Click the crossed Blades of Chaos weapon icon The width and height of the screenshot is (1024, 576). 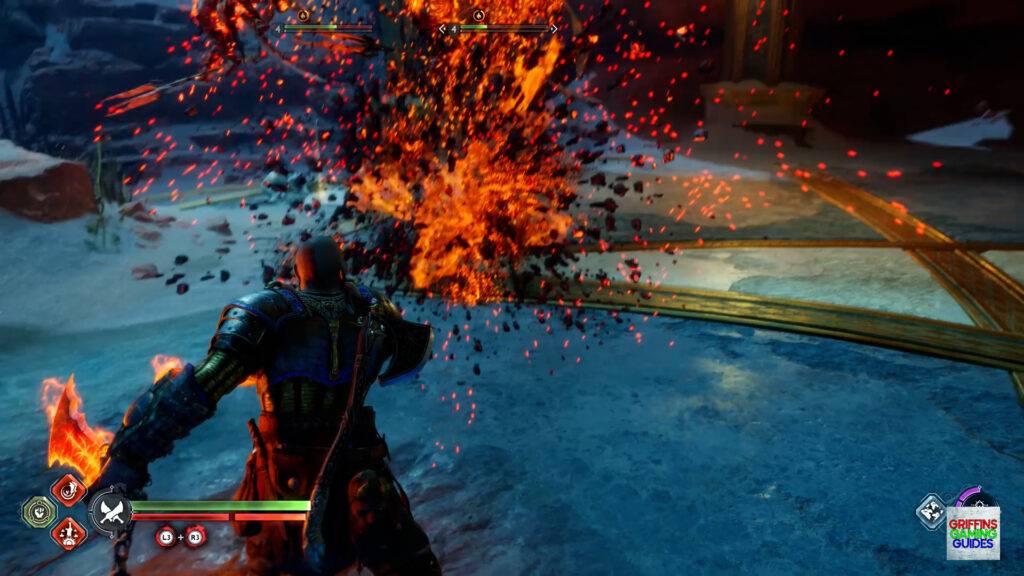(x=109, y=513)
